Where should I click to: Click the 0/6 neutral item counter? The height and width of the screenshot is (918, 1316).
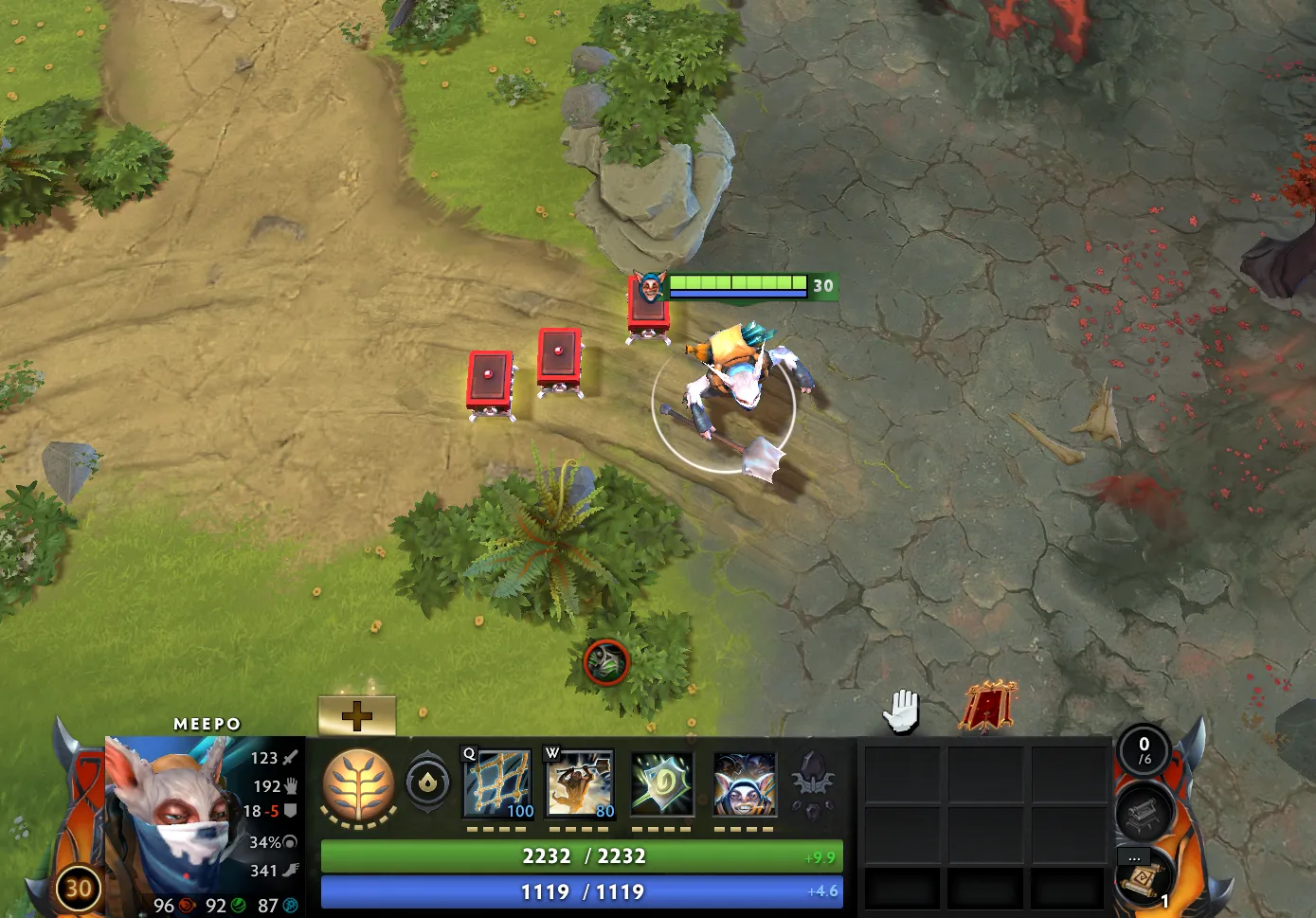coord(1143,751)
